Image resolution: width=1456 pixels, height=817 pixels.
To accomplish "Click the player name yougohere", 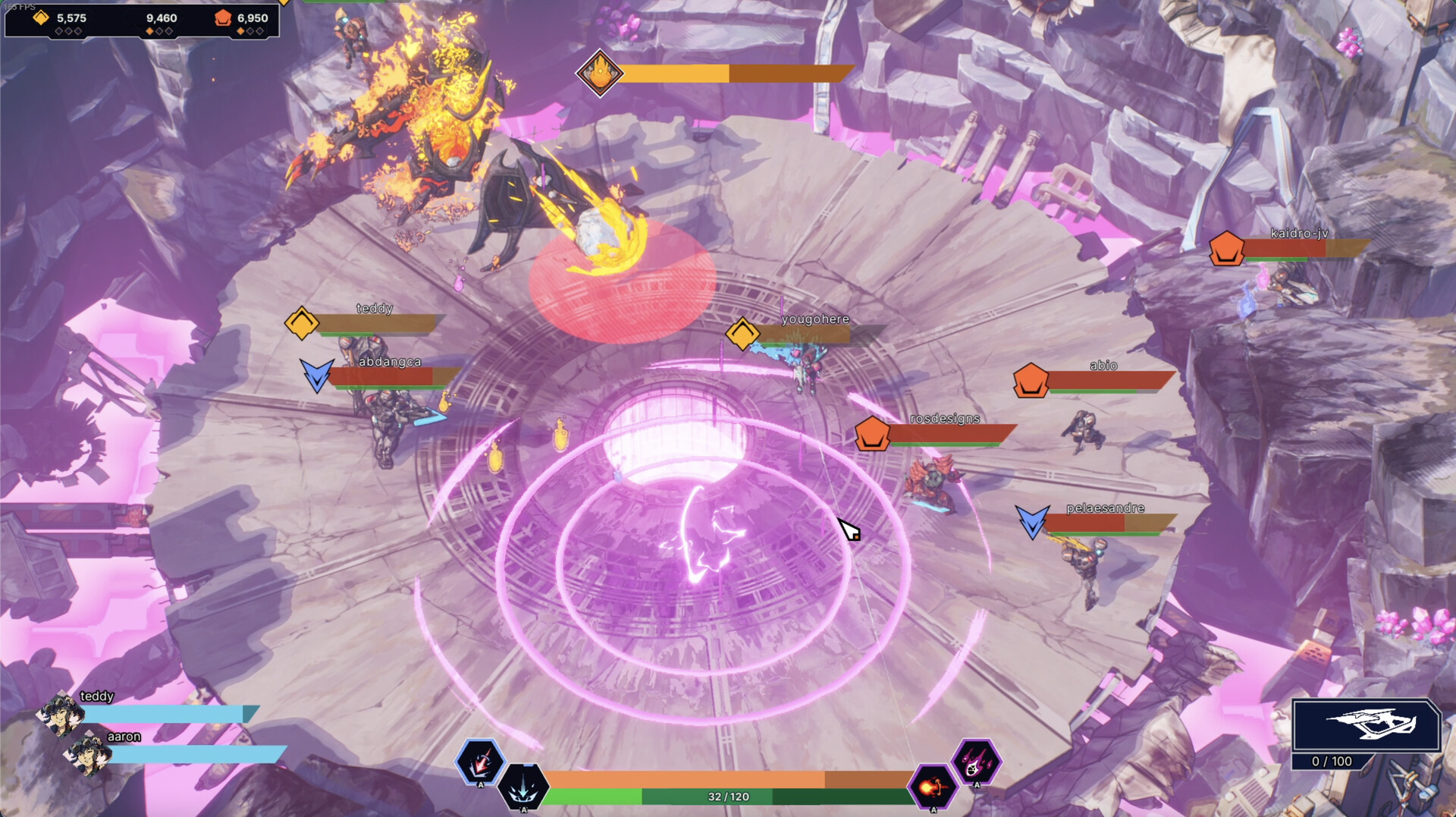I will [x=814, y=321].
